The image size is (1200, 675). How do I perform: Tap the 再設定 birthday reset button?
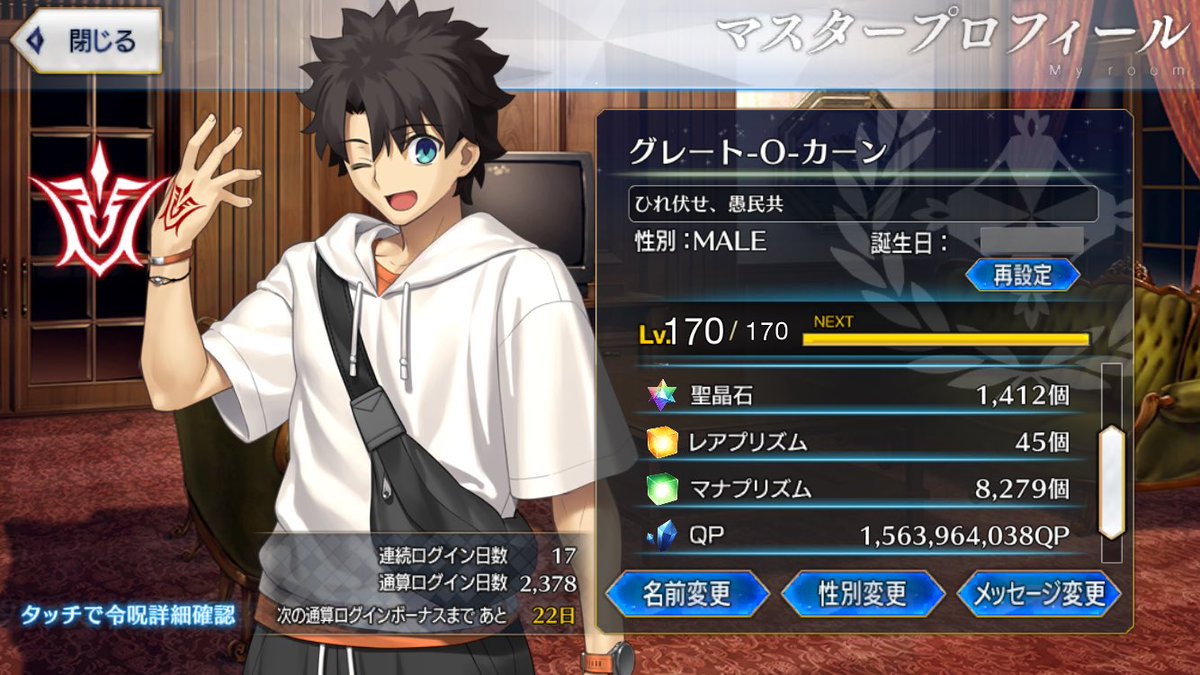point(1022,275)
